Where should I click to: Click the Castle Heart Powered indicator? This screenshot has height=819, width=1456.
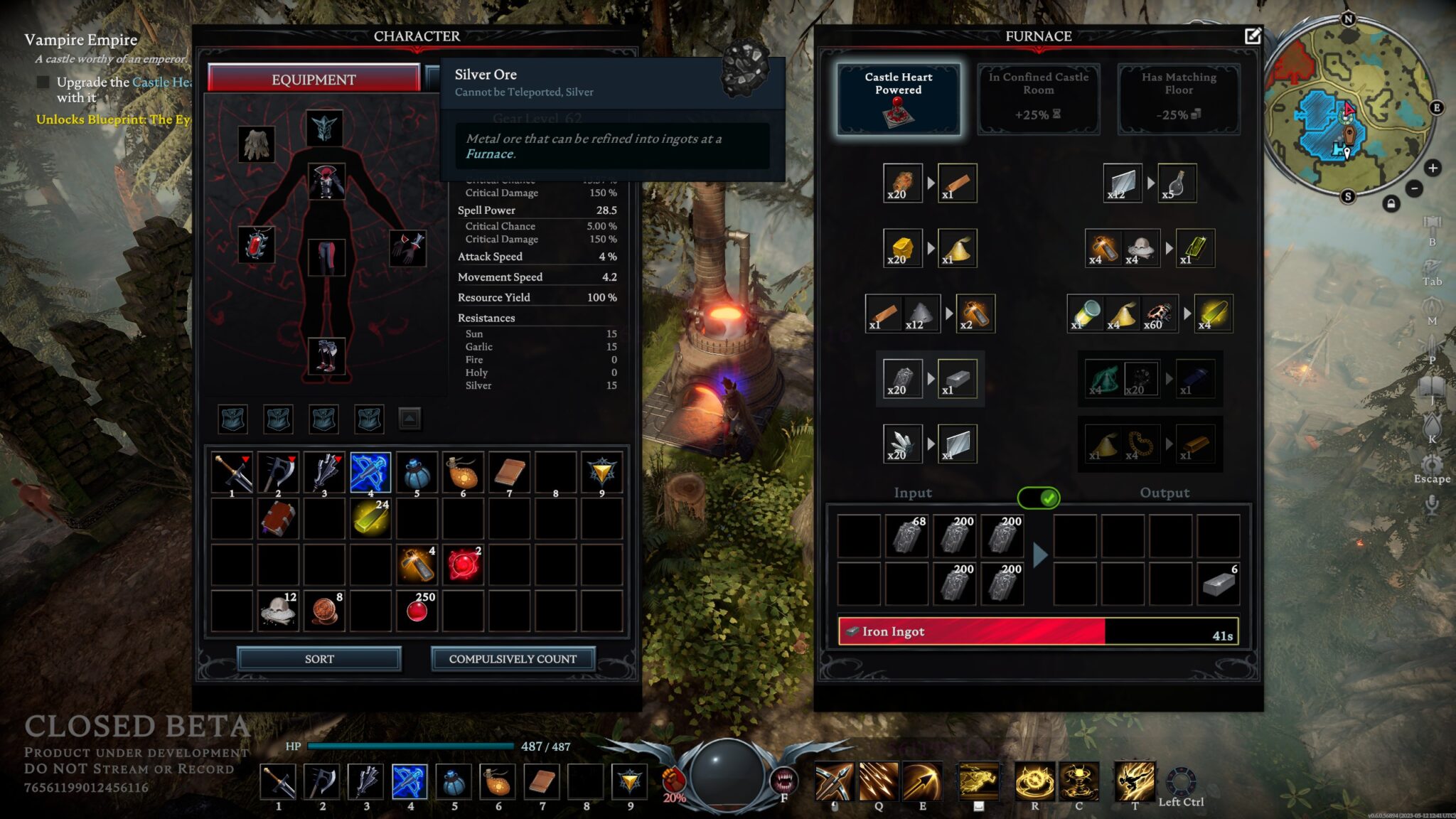click(899, 98)
